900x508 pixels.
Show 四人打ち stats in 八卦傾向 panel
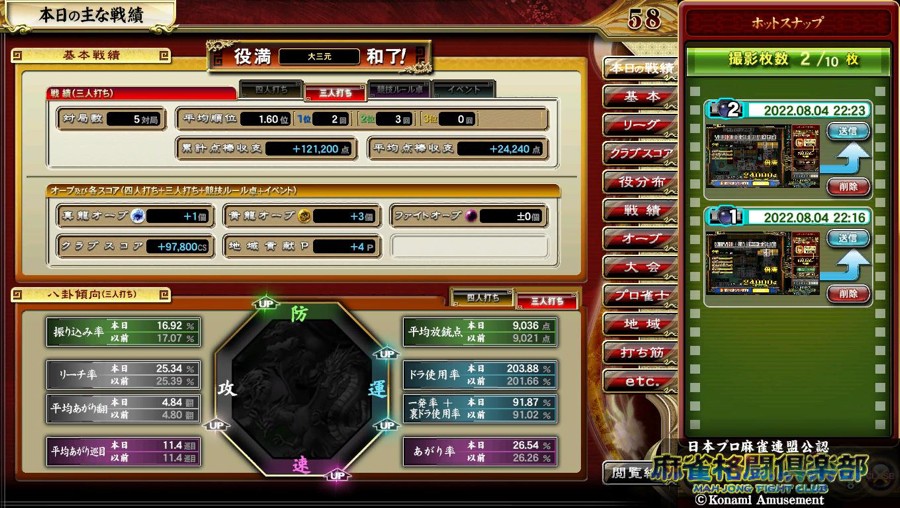click(x=482, y=298)
